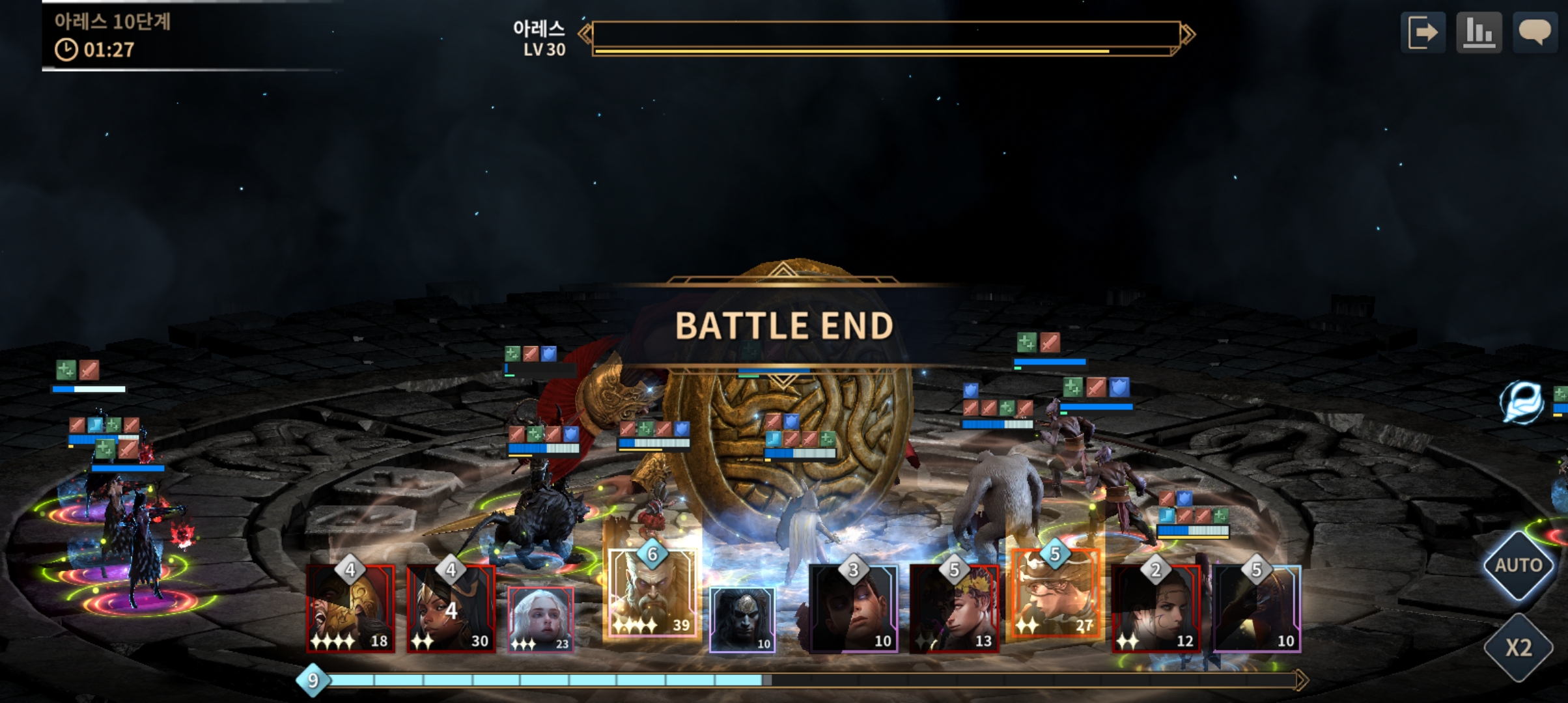Toggle AUTO battle mode
Screen dimensions: 1568x703
[1519, 565]
